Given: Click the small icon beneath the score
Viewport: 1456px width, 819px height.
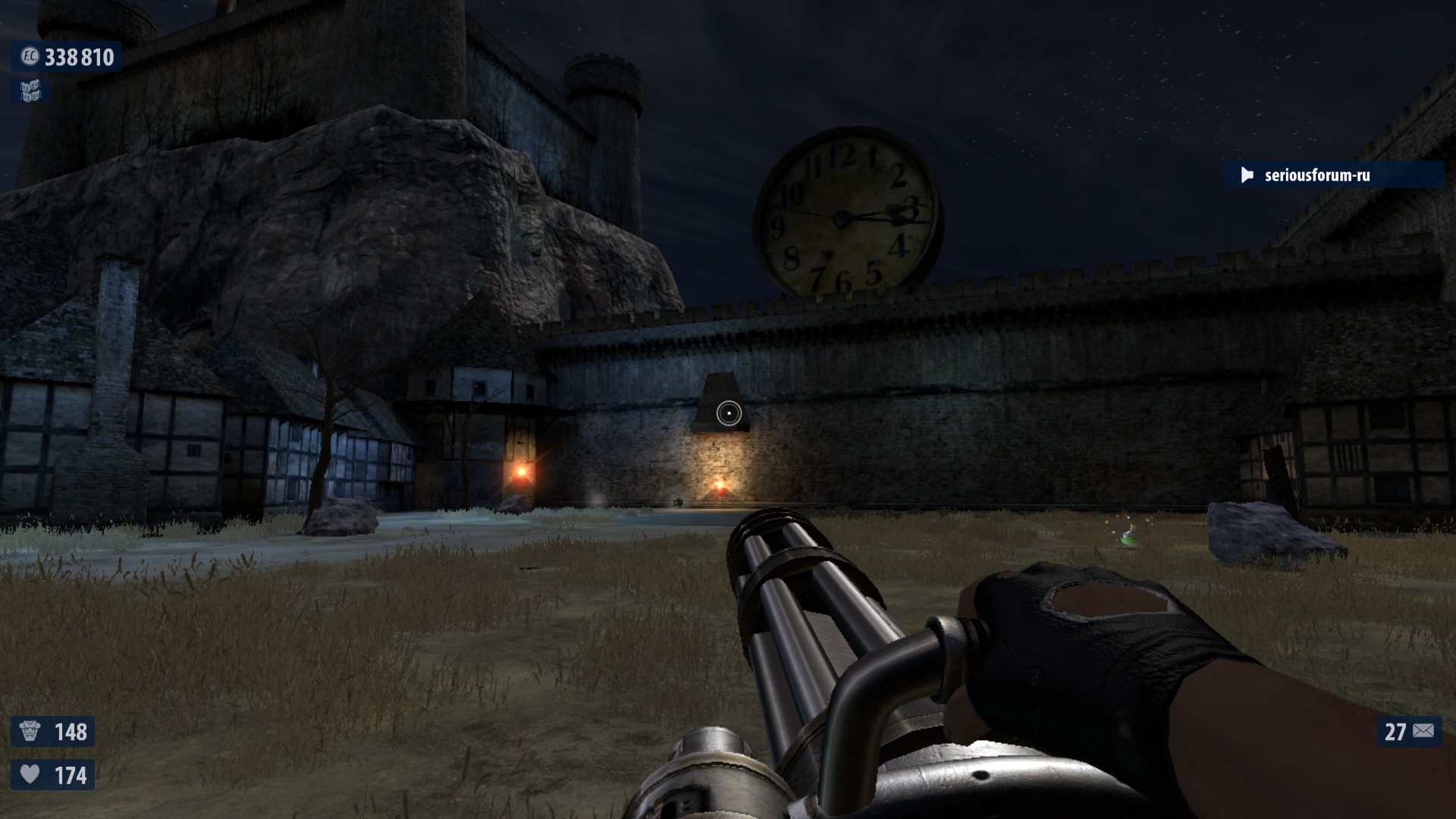Looking at the screenshot, I should [x=30, y=92].
